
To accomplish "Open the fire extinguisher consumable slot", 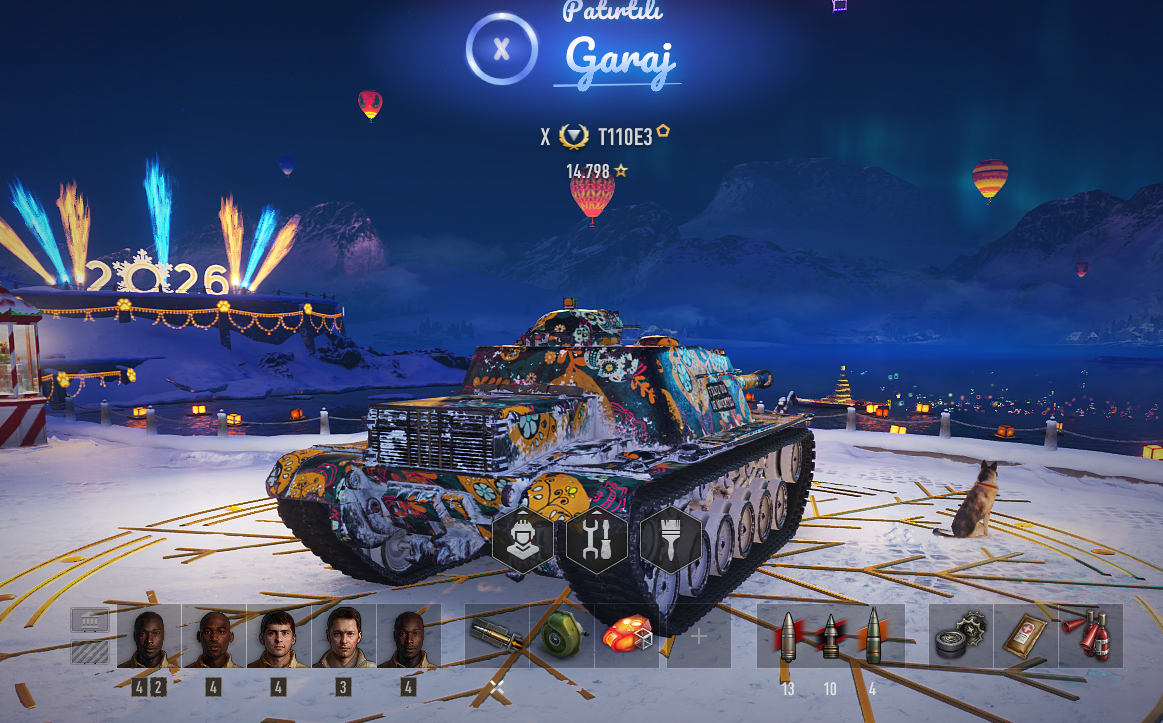I will 1090,636.
